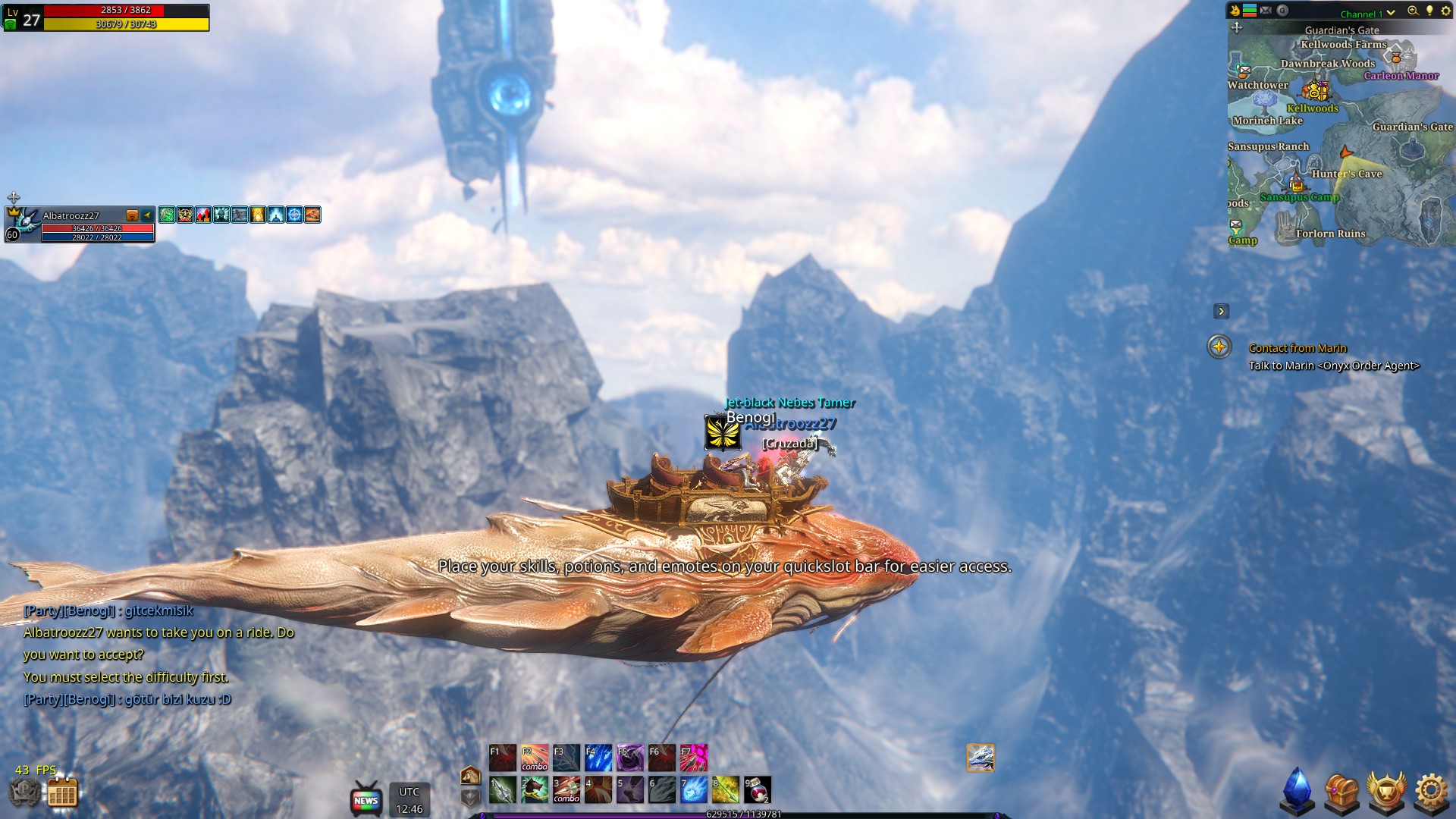Open minimap settings via the gear icon

tap(1446, 12)
